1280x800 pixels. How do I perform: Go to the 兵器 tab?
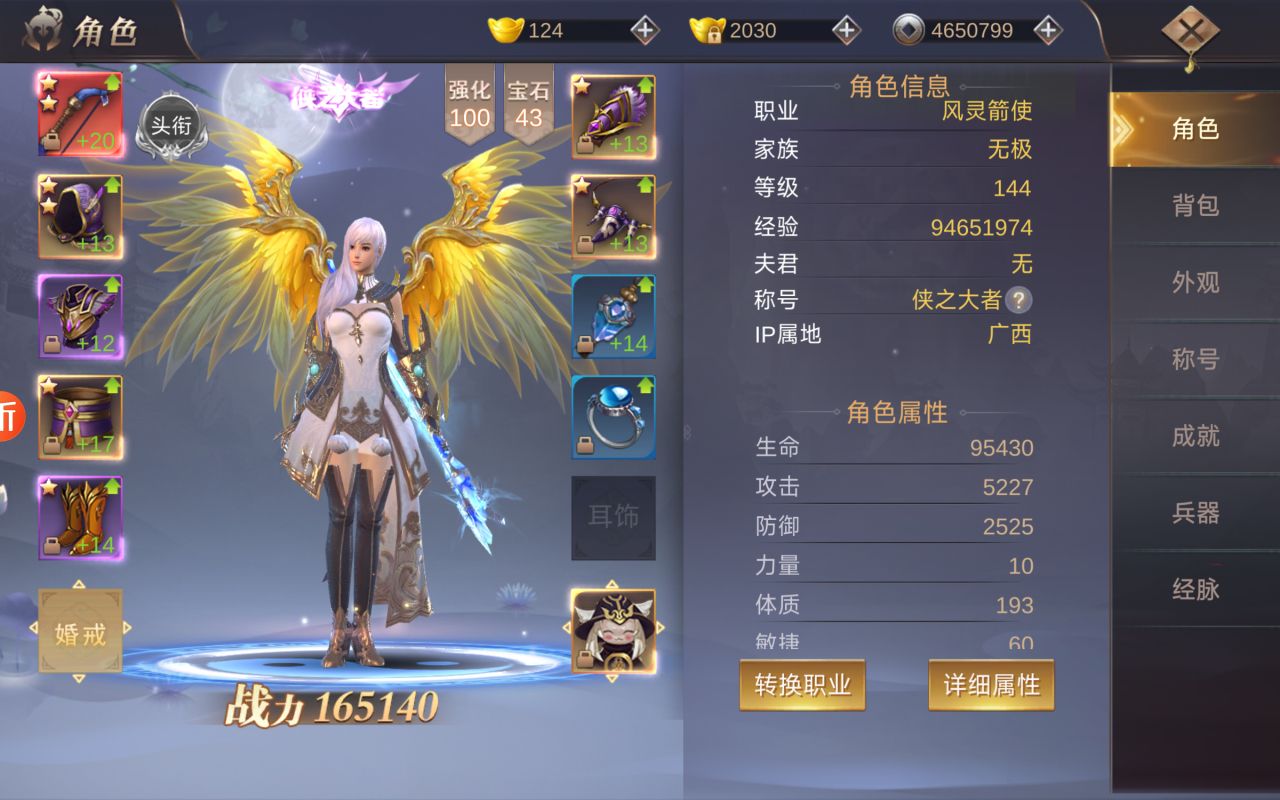1195,513
